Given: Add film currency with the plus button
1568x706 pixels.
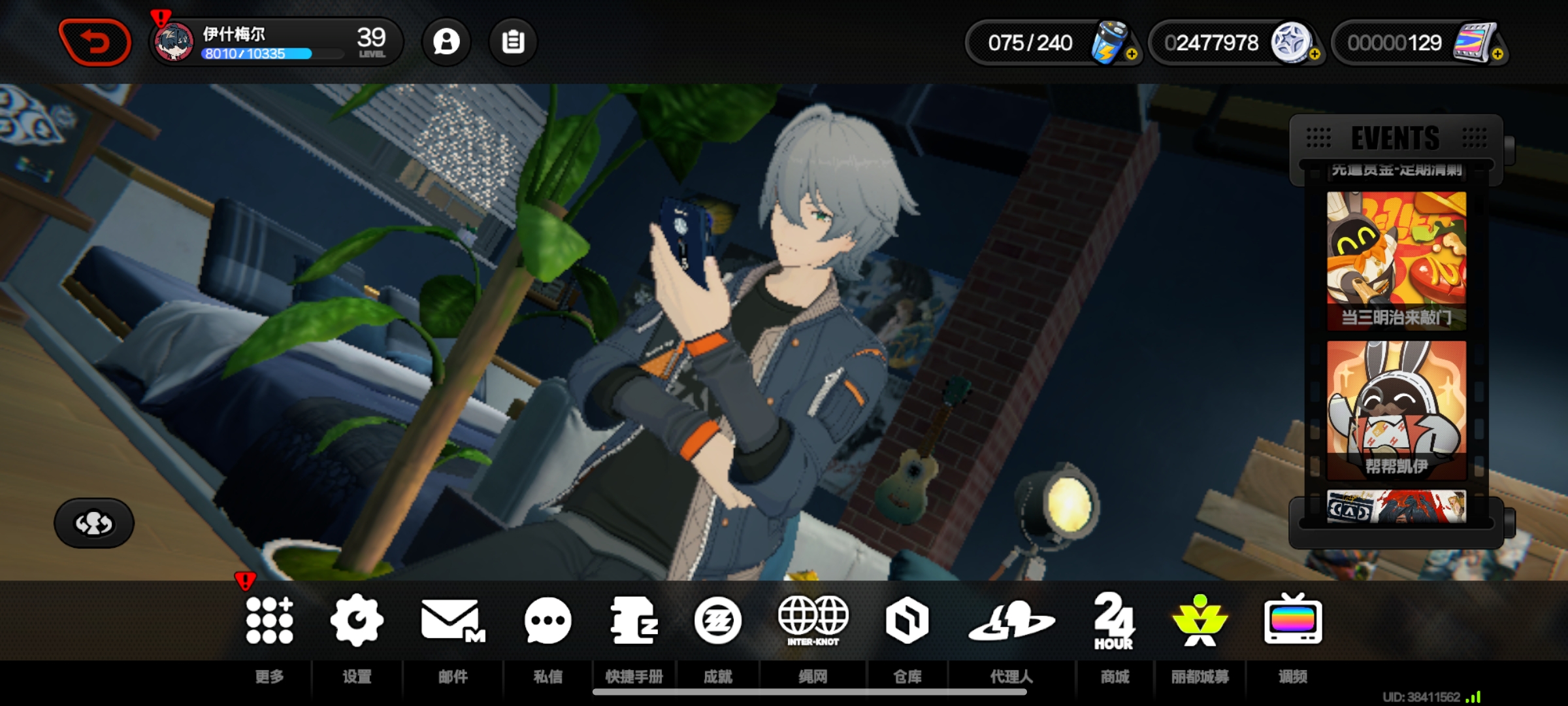Looking at the screenshot, I should point(1497,54).
